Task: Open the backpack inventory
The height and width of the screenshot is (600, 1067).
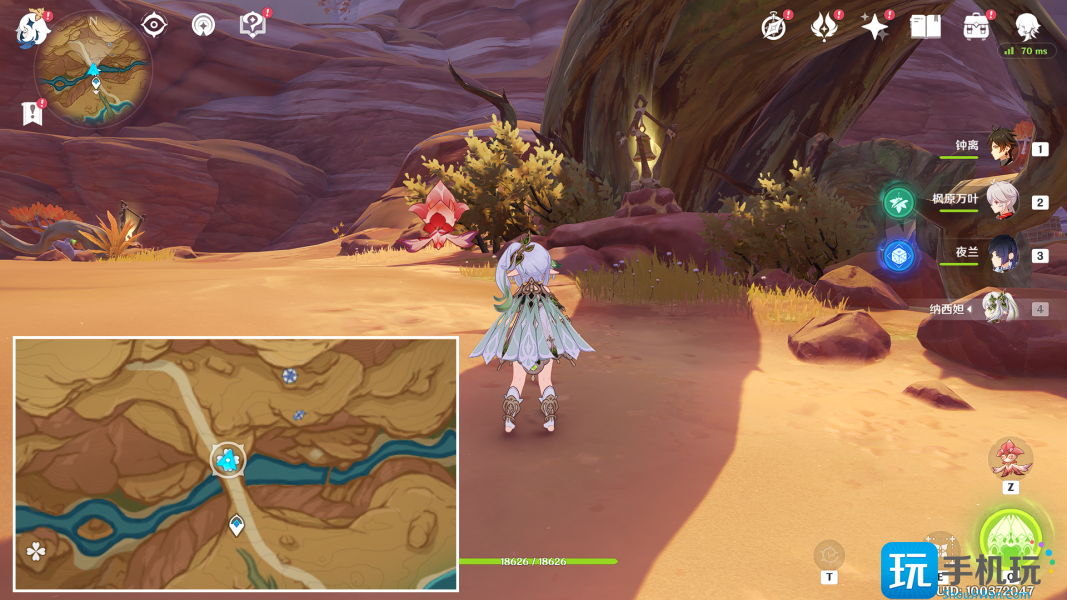Action: tap(977, 27)
